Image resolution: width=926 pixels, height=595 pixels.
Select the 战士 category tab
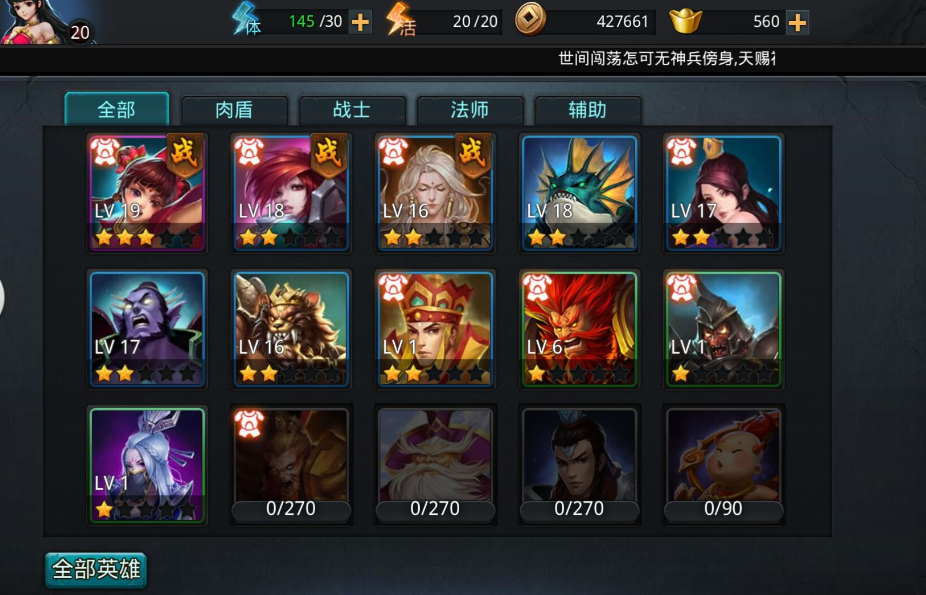352,110
